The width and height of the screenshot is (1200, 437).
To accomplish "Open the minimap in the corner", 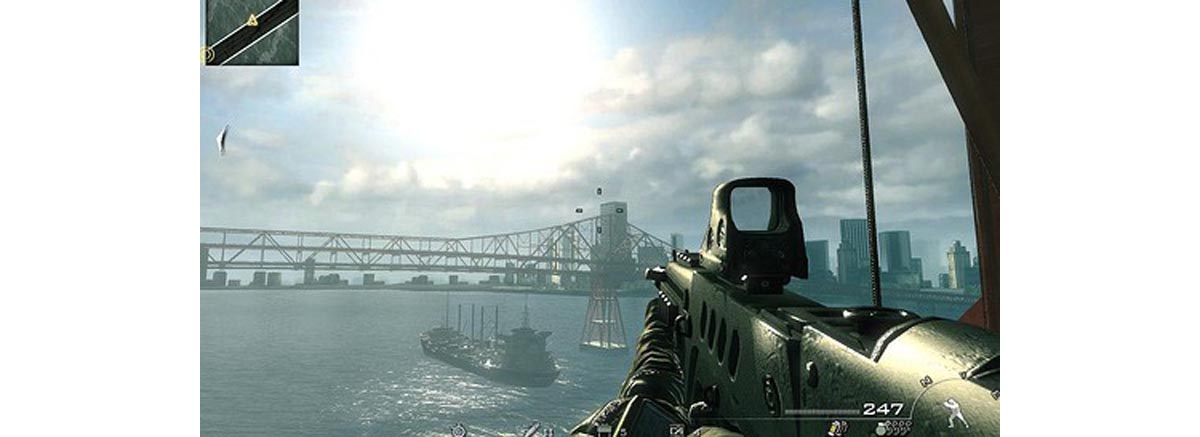I will [x=250, y=32].
